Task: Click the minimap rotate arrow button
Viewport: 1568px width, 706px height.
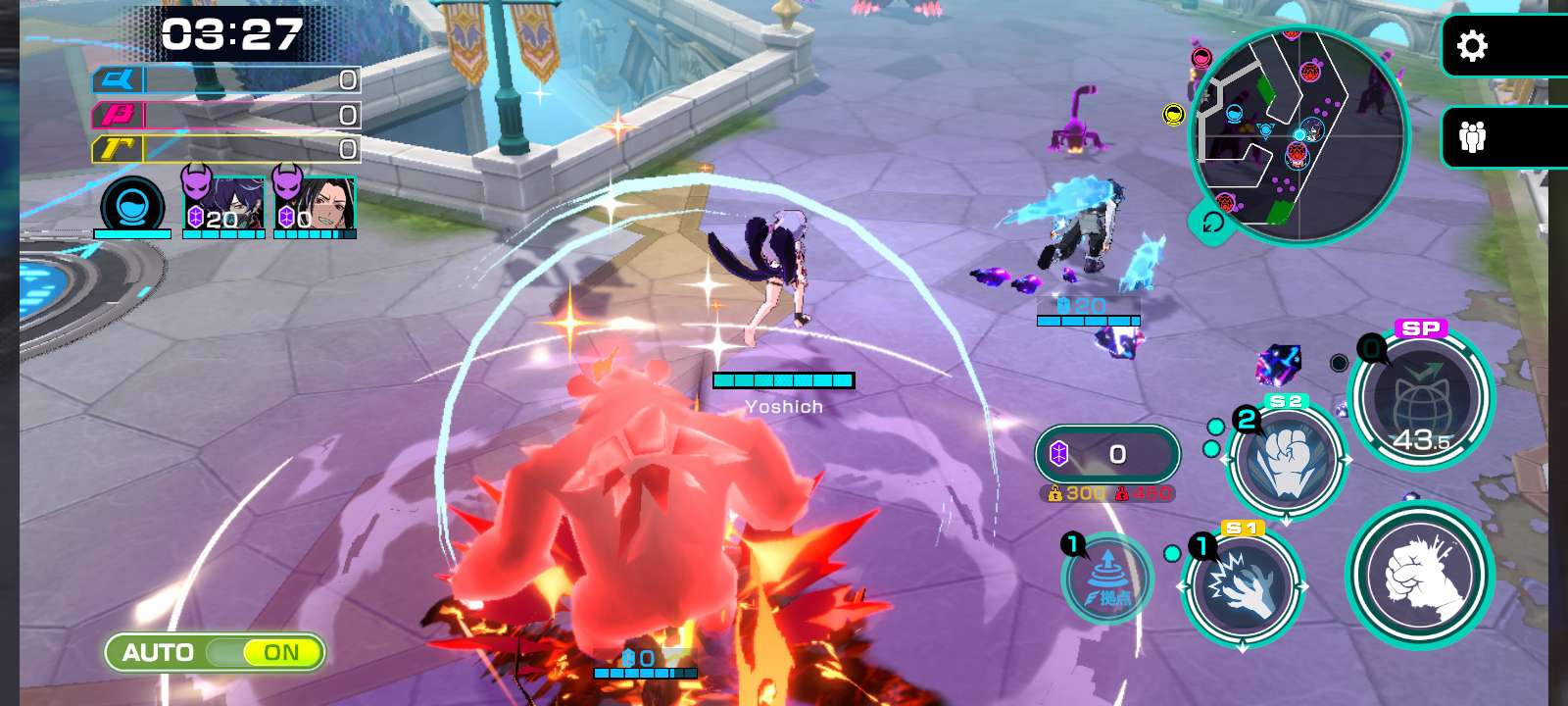Action: tap(1212, 223)
